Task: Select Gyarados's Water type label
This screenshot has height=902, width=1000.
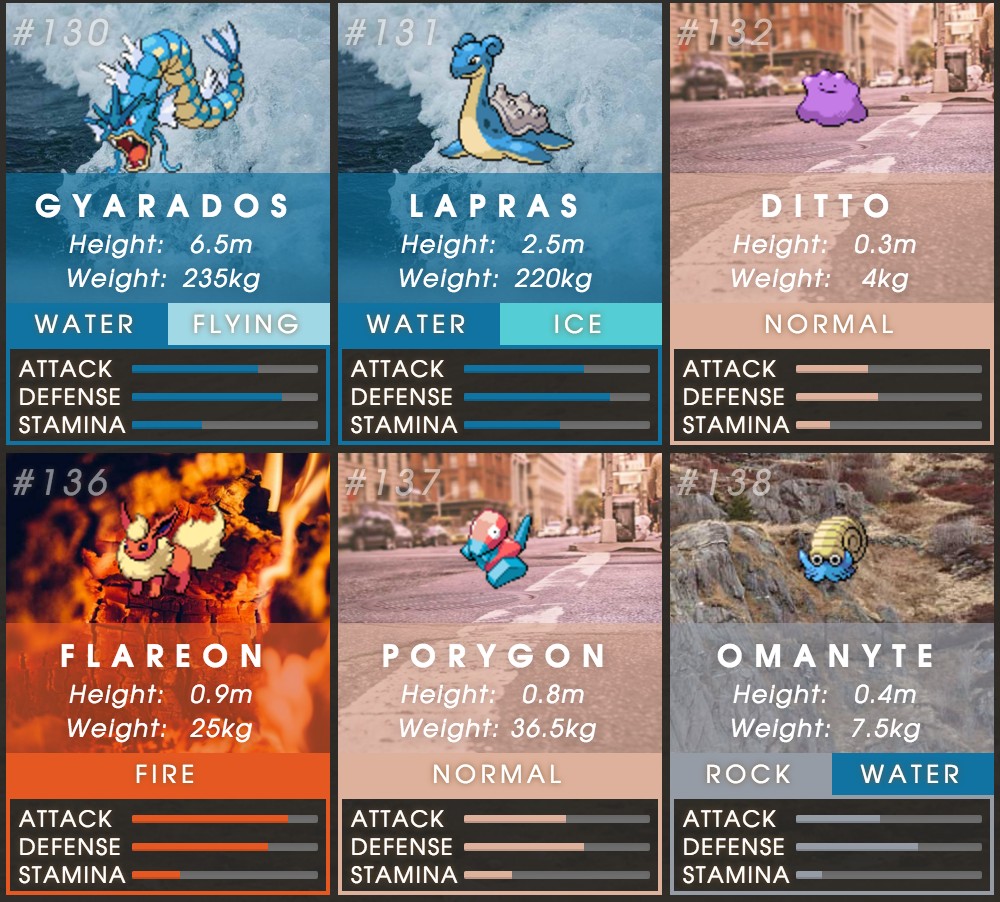Action: [86, 324]
